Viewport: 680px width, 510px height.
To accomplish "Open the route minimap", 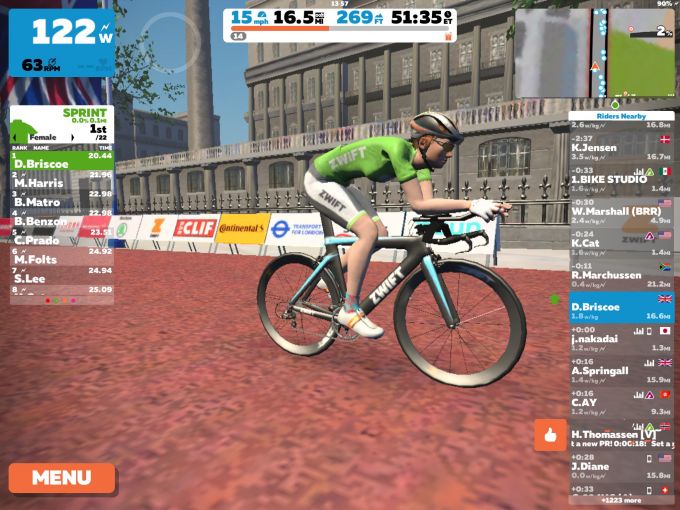I will [594, 53].
